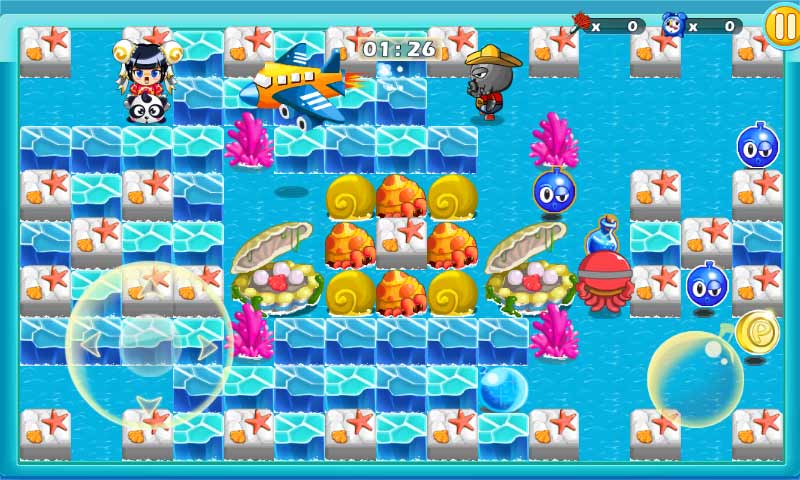This screenshot has width=800, height=480.
Task: Tap the D-pad left arrow
Action: coord(90,345)
